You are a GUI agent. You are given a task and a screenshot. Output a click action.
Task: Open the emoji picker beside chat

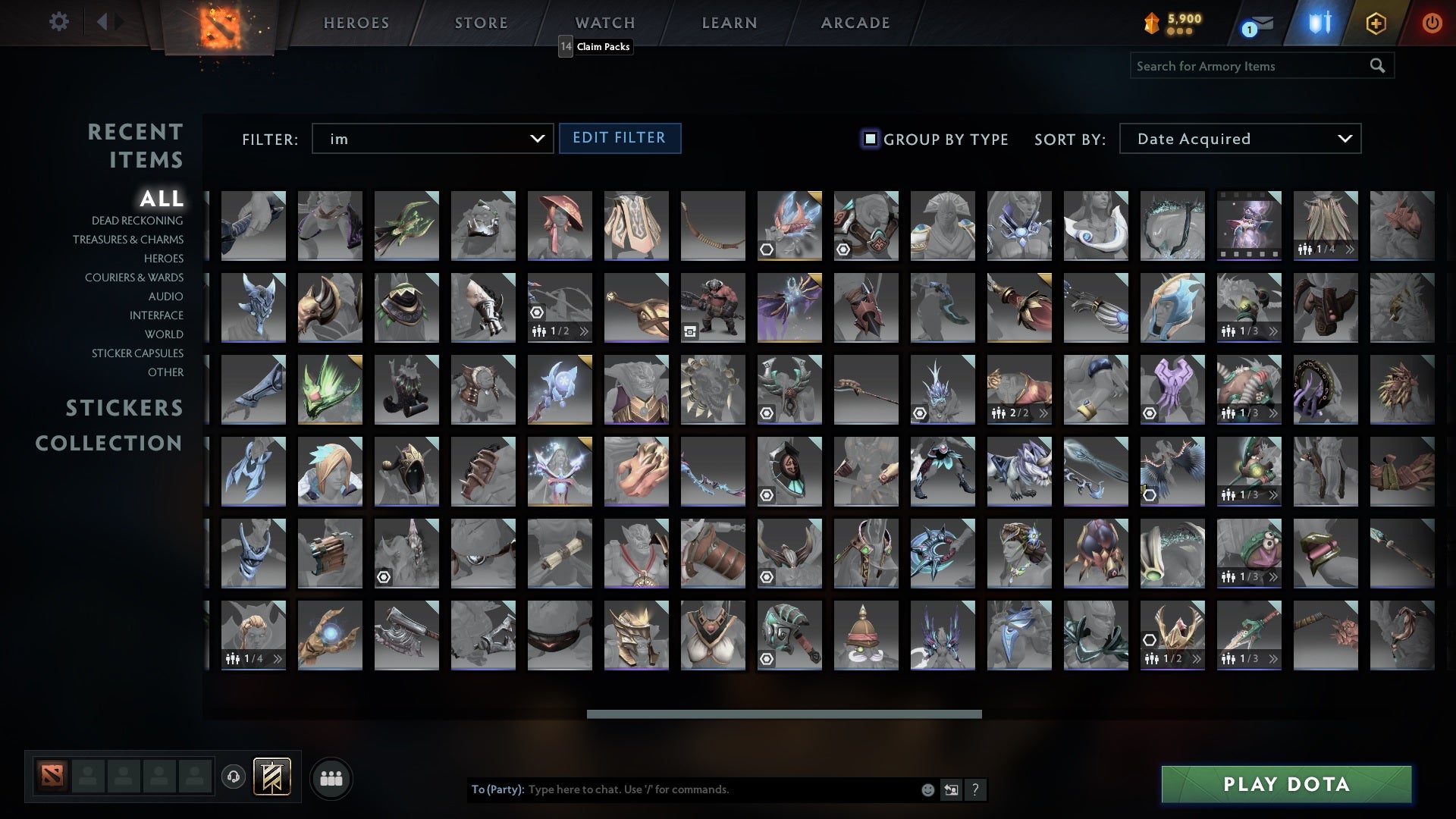(x=927, y=789)
